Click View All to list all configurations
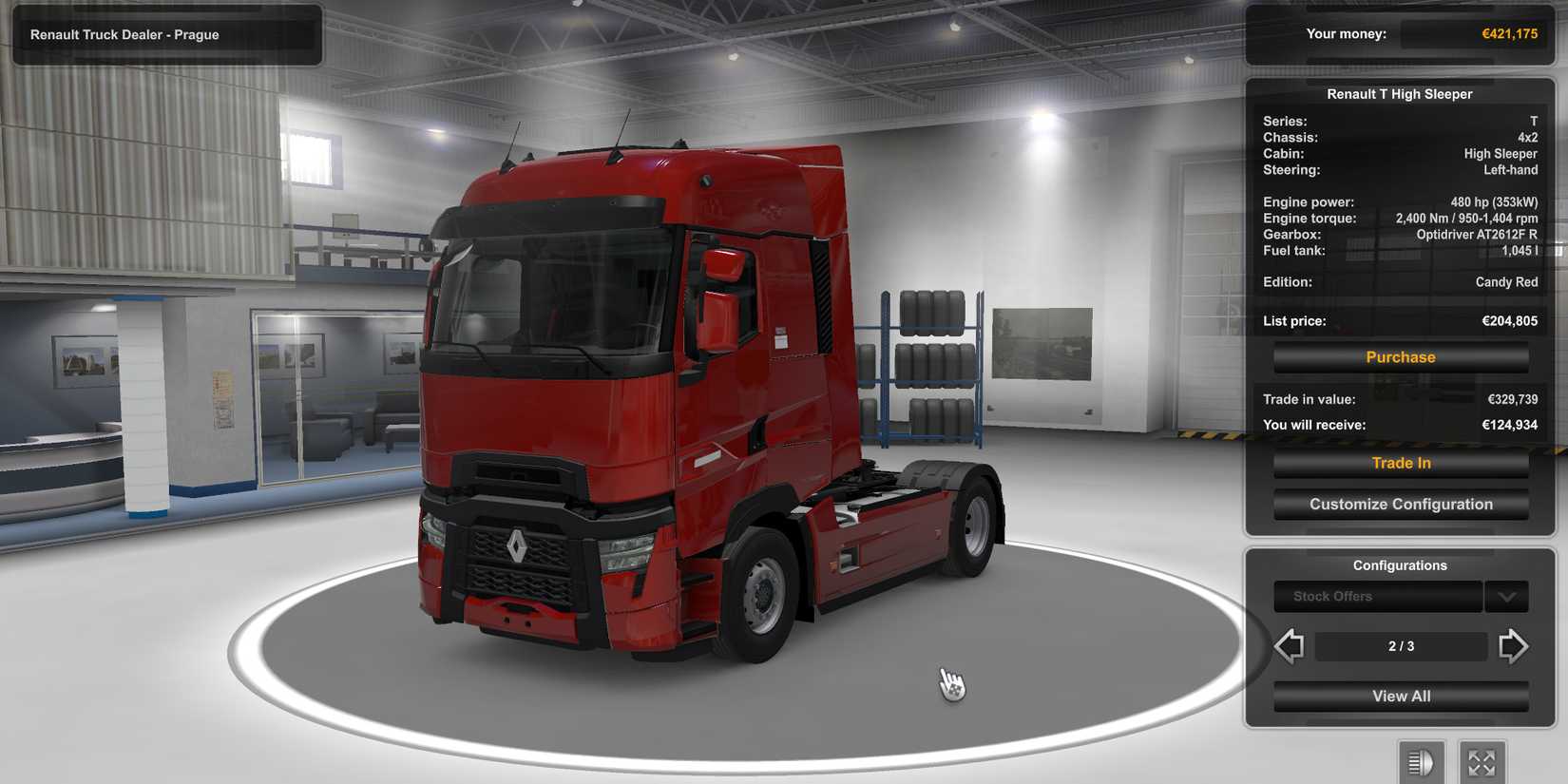 (x=1401, y=696)
